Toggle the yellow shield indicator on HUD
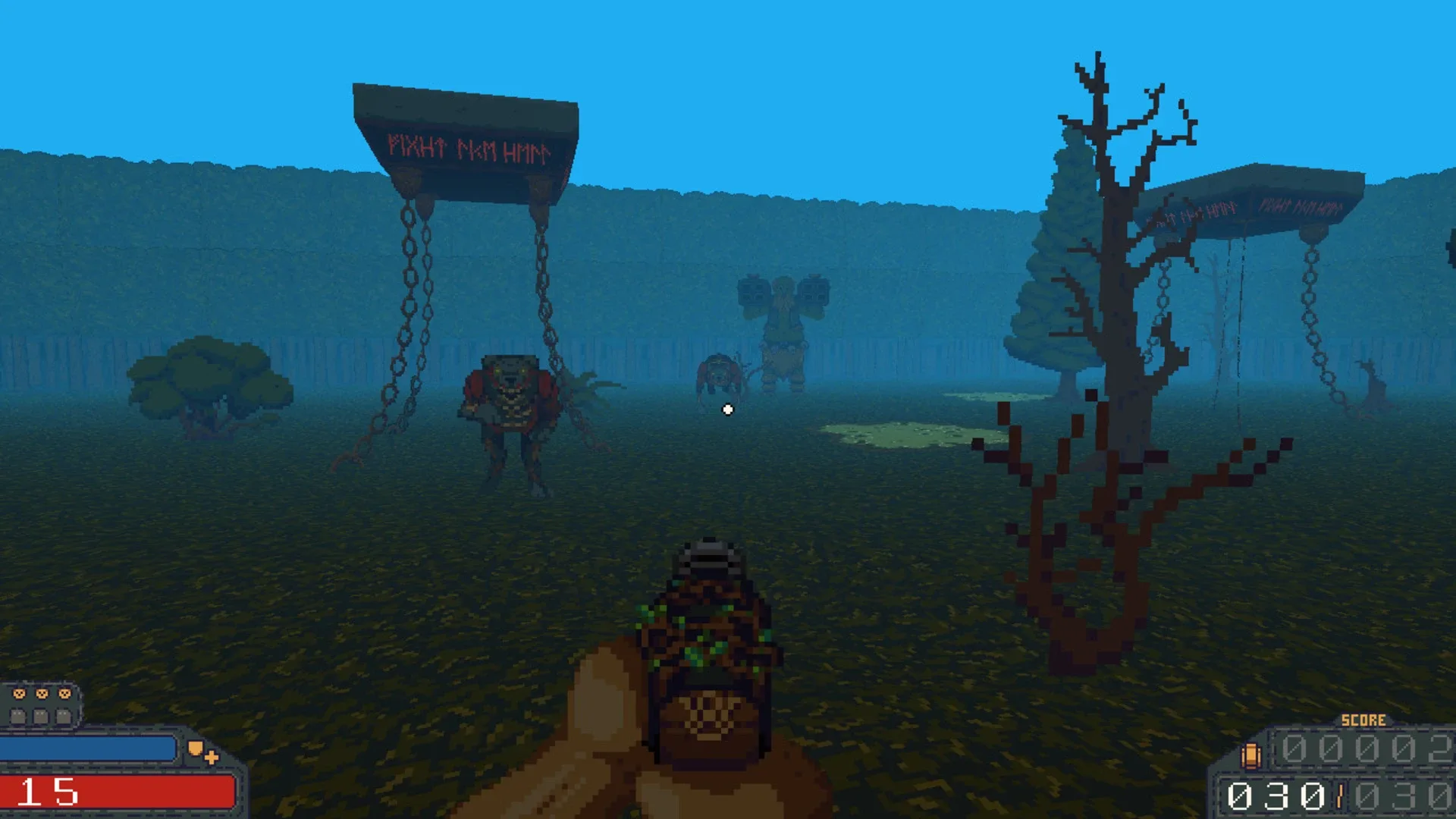This screenshot has width=1456, height=819. tap(196, 749)
